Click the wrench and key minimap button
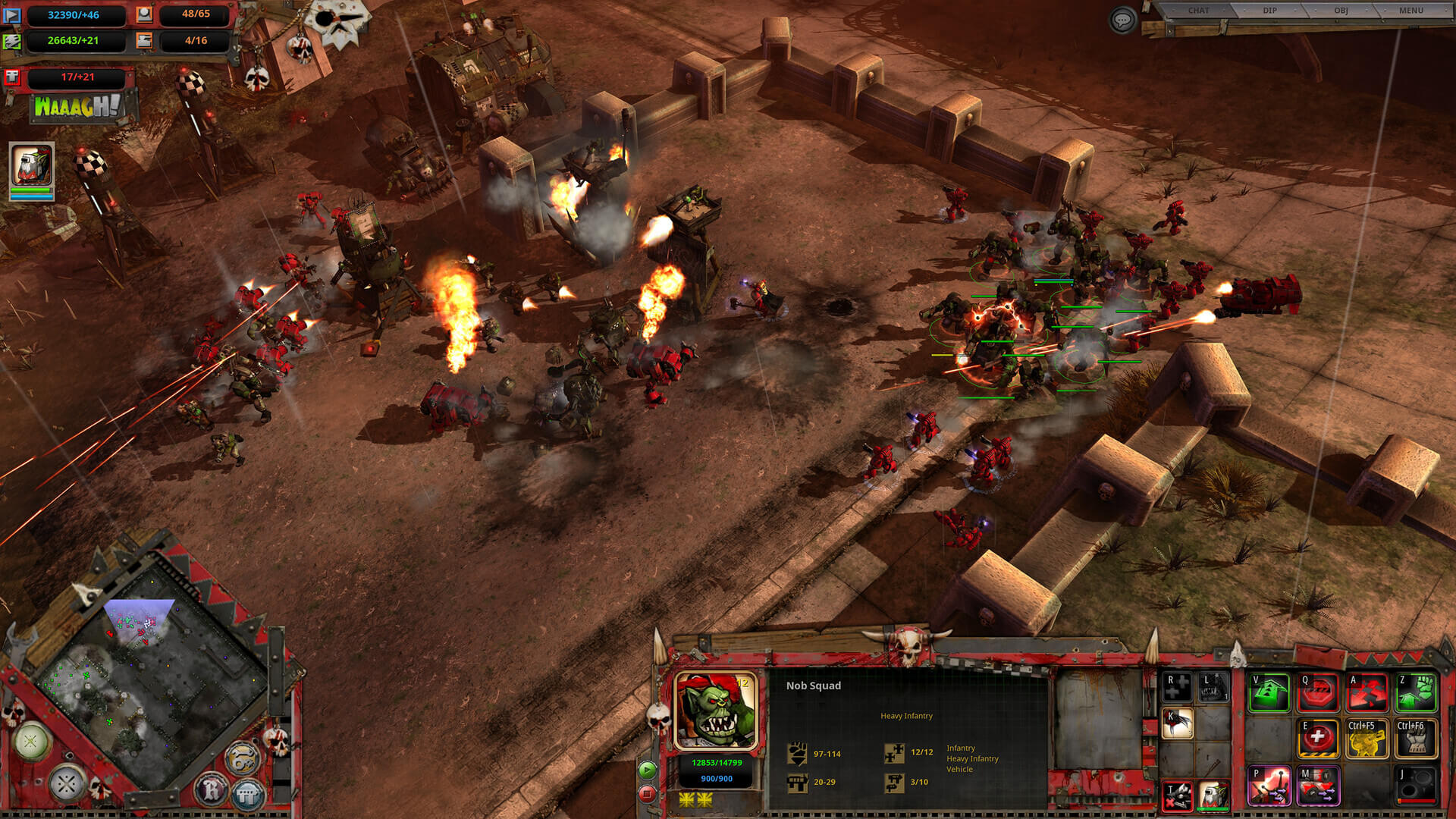The width and height of the screenshot is (1456, 819). 243,758
